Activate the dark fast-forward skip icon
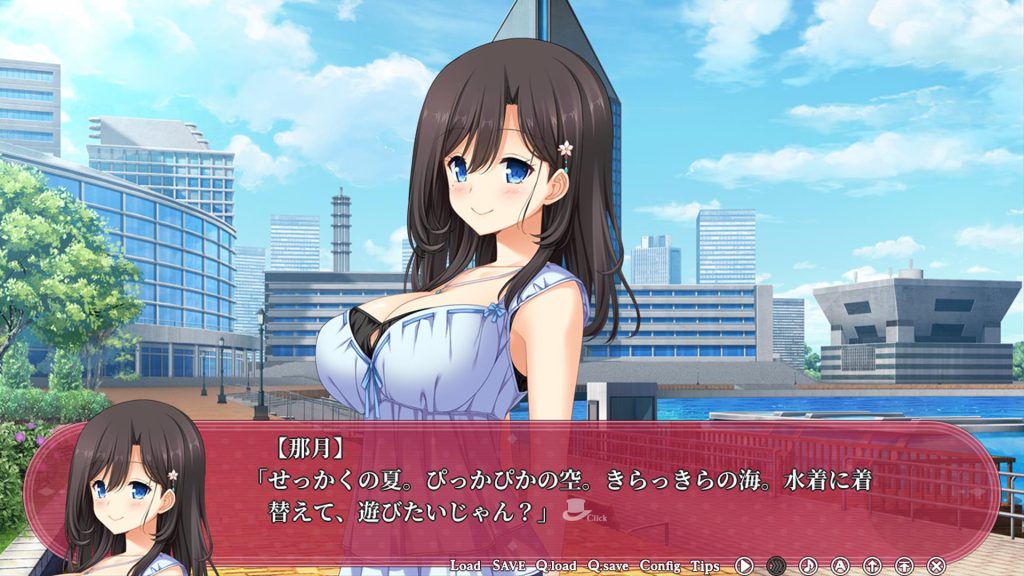The width and height of the screenshot is (1024, 576). pos(776,566)
